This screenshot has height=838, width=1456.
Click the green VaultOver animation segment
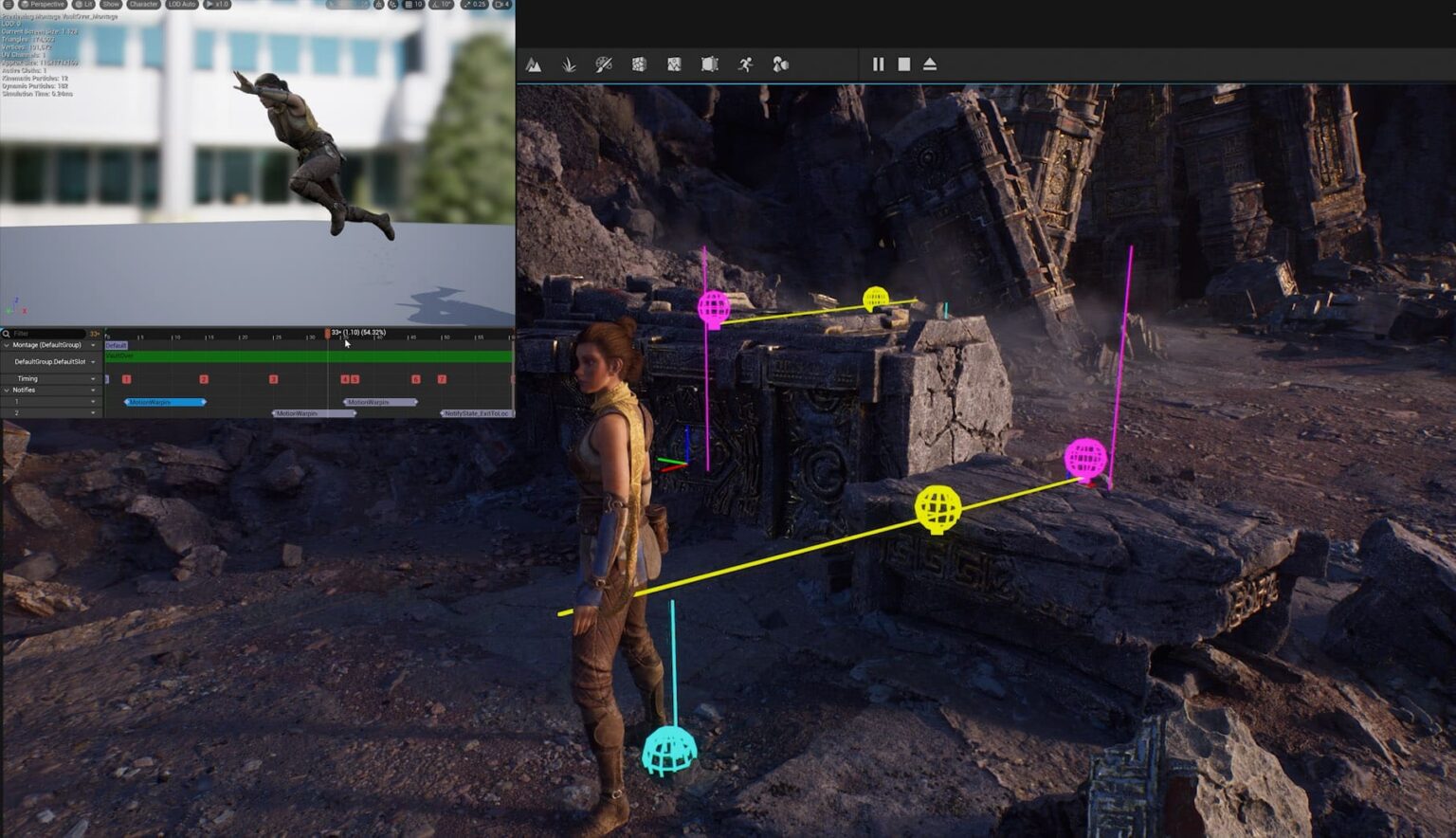[308, 356]
